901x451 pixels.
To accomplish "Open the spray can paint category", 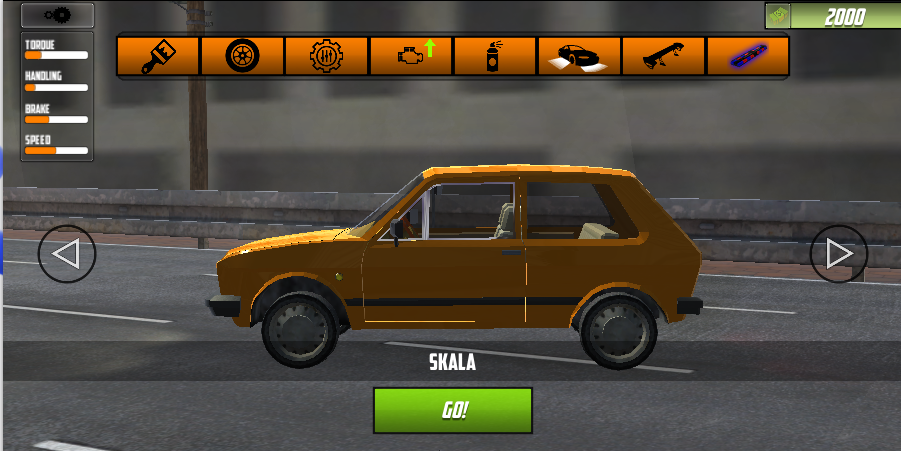I will (x=494, y=56).
